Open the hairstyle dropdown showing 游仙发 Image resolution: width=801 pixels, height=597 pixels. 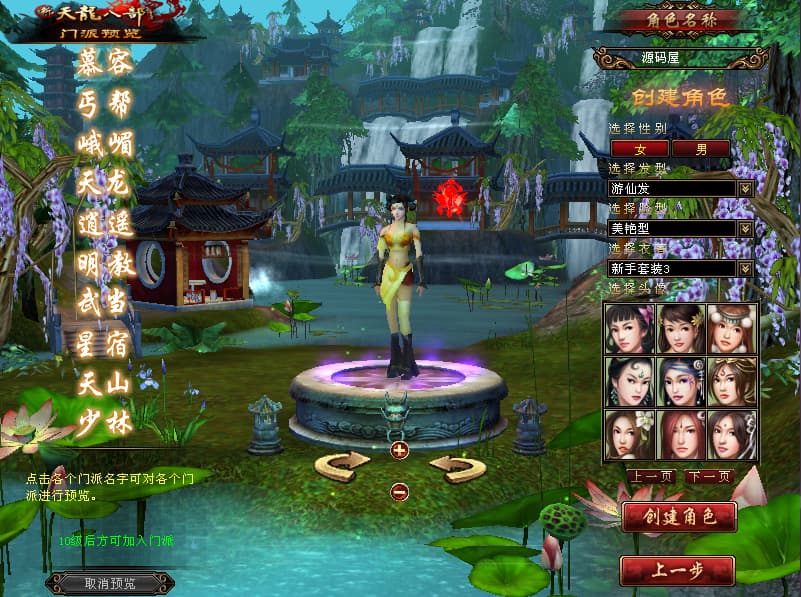tap(745, 188)
